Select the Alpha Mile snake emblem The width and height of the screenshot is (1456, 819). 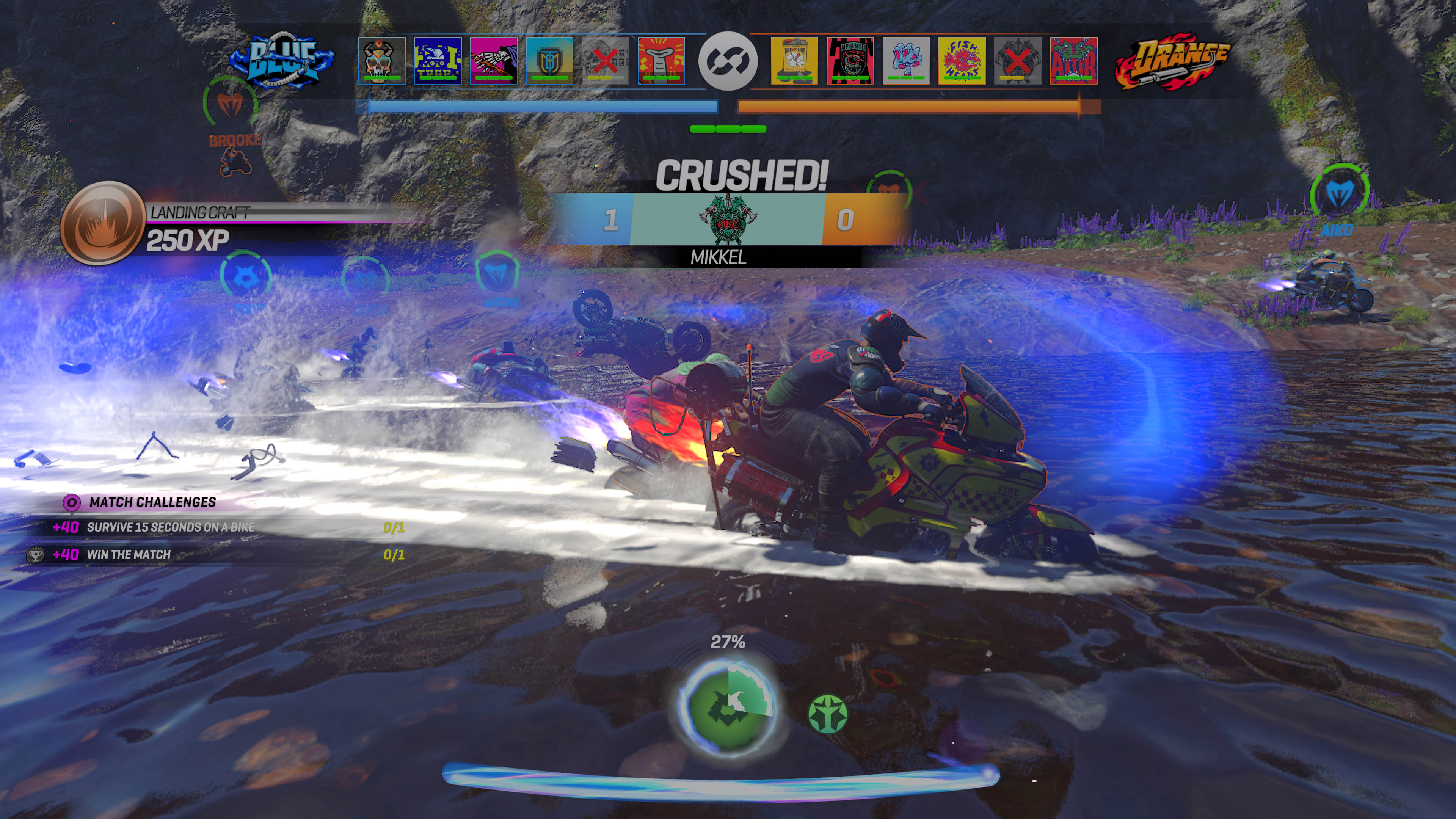849,61
